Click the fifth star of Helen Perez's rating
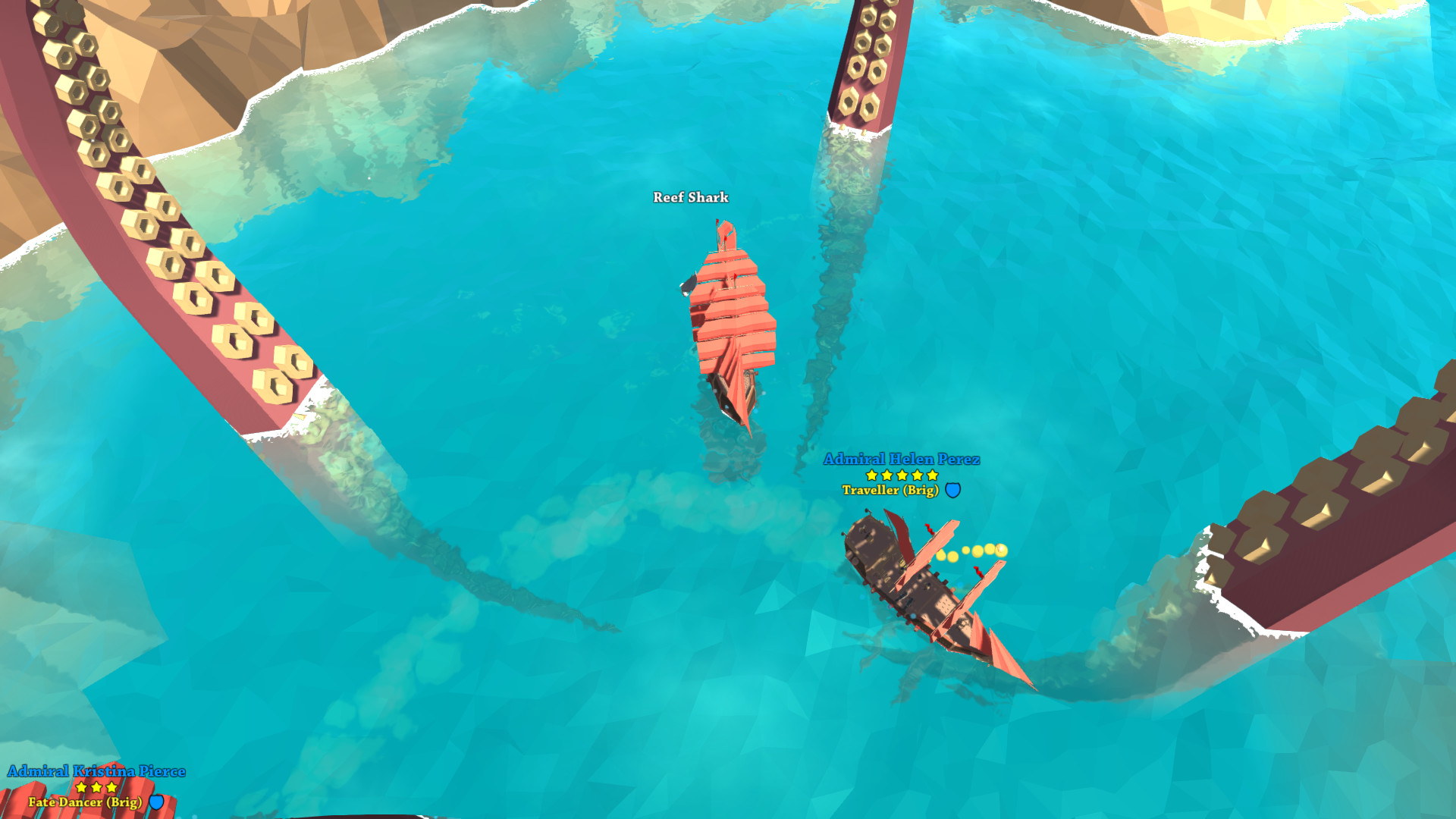1456x819 pixels. click(x=932, y=476)
